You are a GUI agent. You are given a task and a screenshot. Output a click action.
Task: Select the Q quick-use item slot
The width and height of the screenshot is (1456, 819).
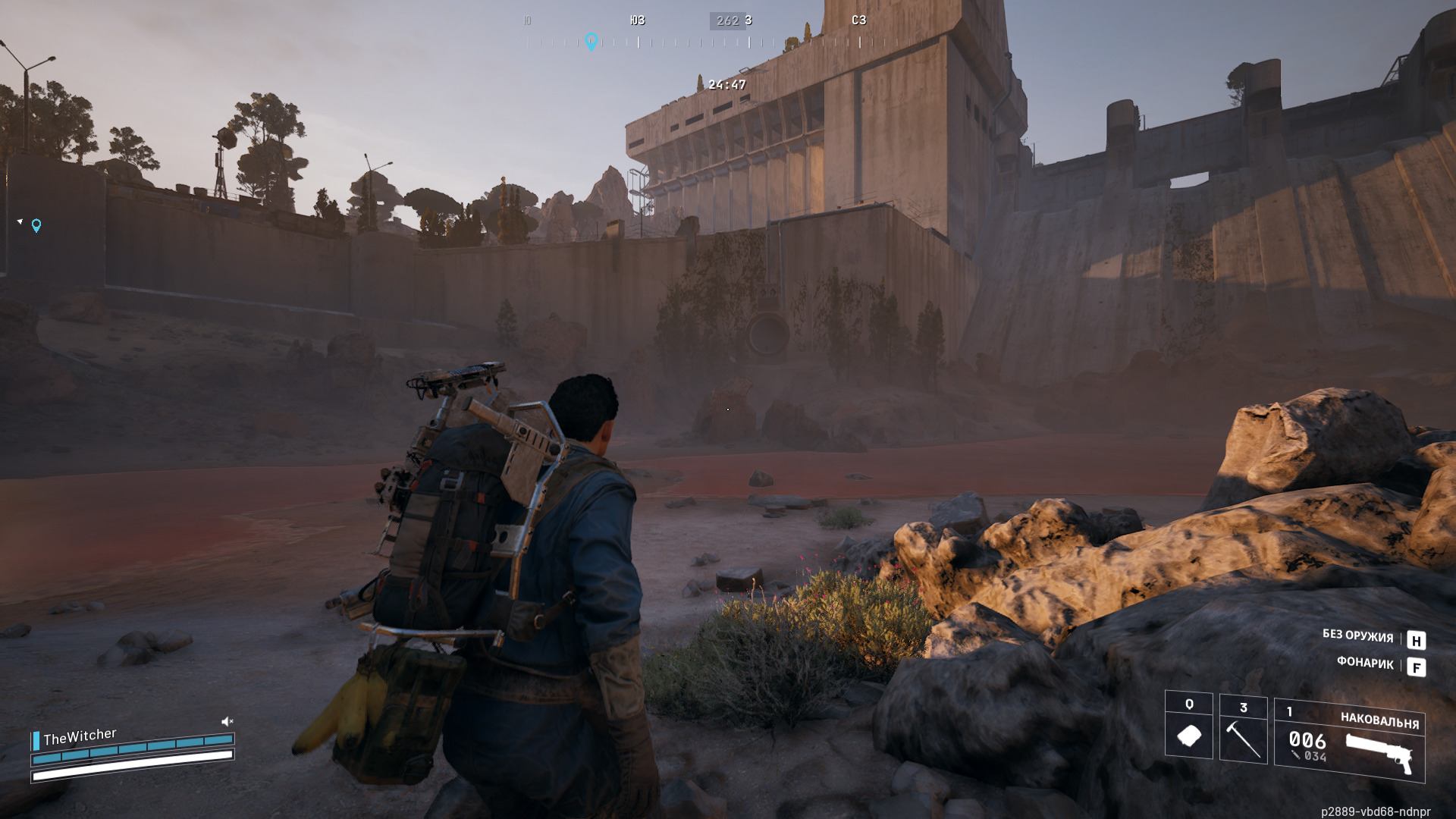pos(1188,725)
